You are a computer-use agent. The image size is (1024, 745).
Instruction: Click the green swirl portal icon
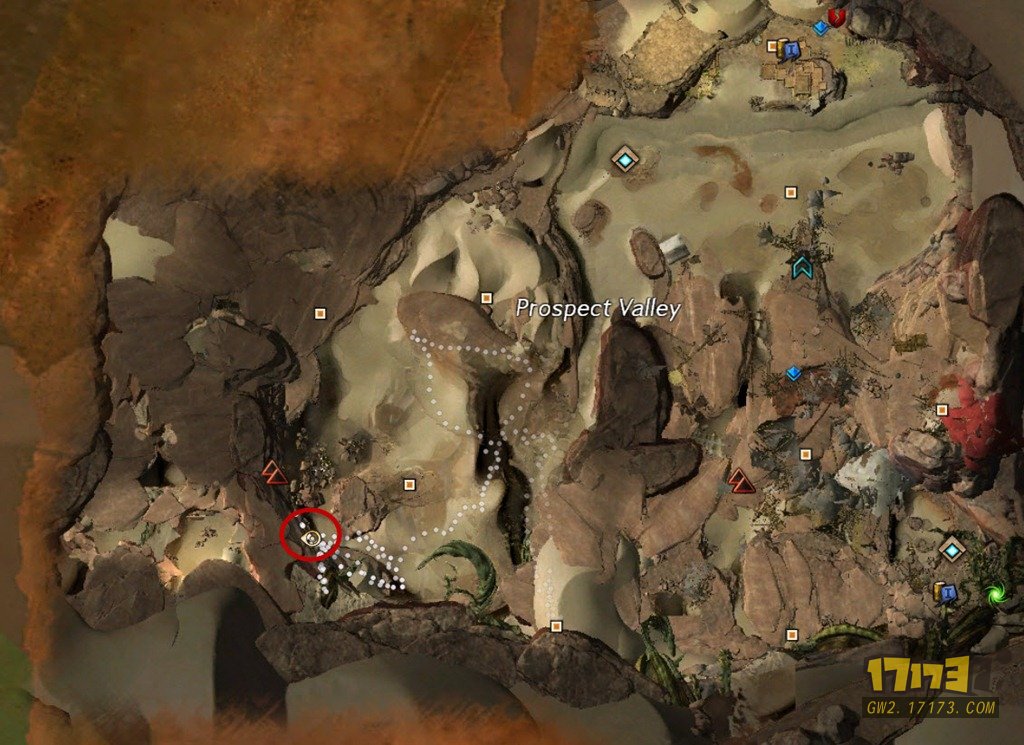996,595
